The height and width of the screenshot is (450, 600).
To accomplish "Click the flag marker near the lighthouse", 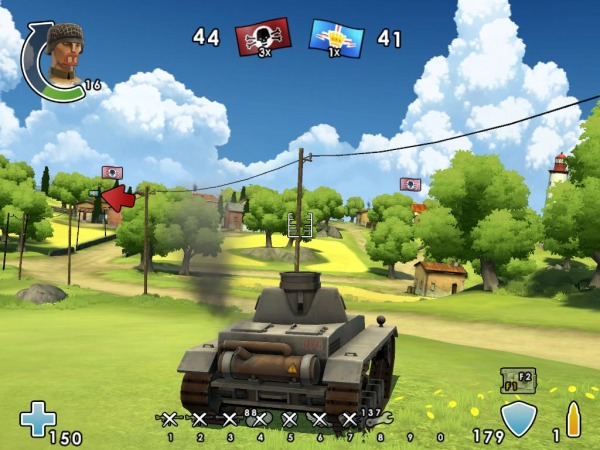I will click(x=410, y=184).
